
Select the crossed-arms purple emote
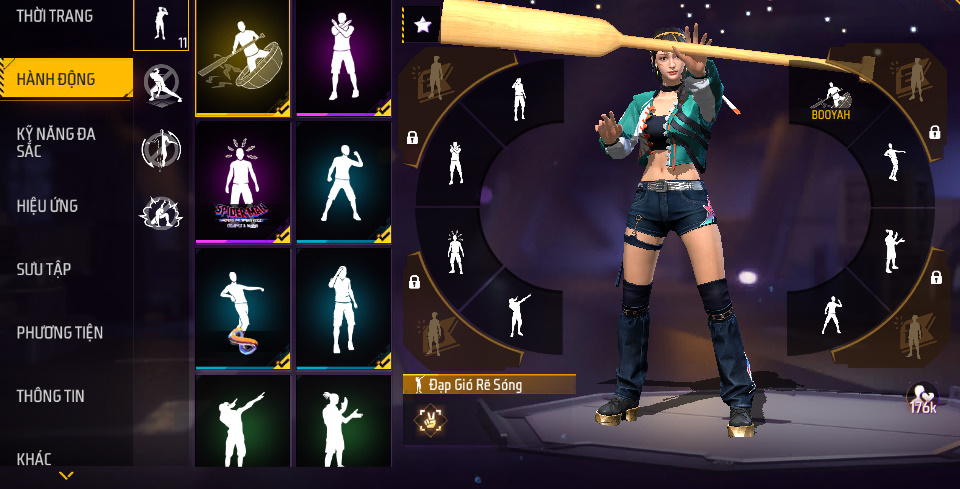(x=343, y=58)
